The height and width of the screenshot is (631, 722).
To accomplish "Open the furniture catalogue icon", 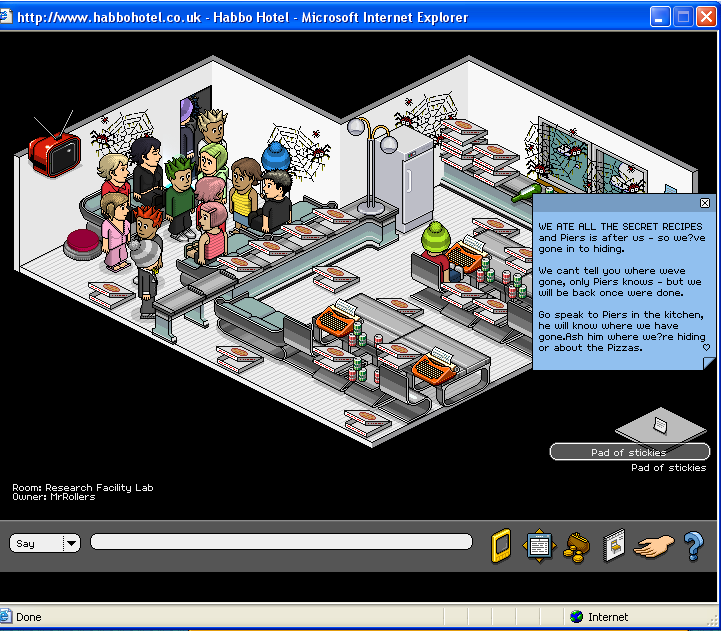I will click(x=614, y=546).
